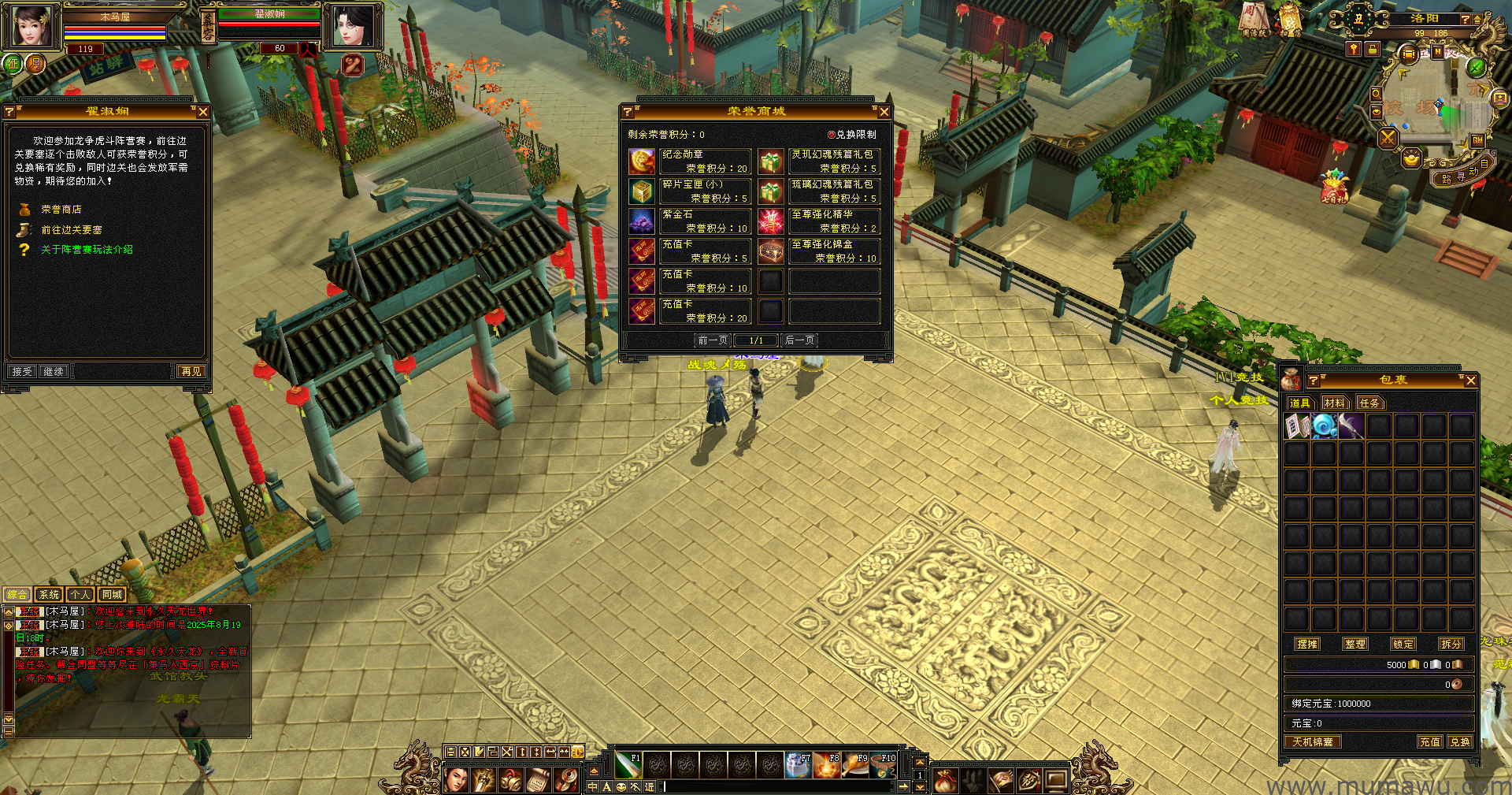Close the 包裹 inventory window

point(1470,381)
